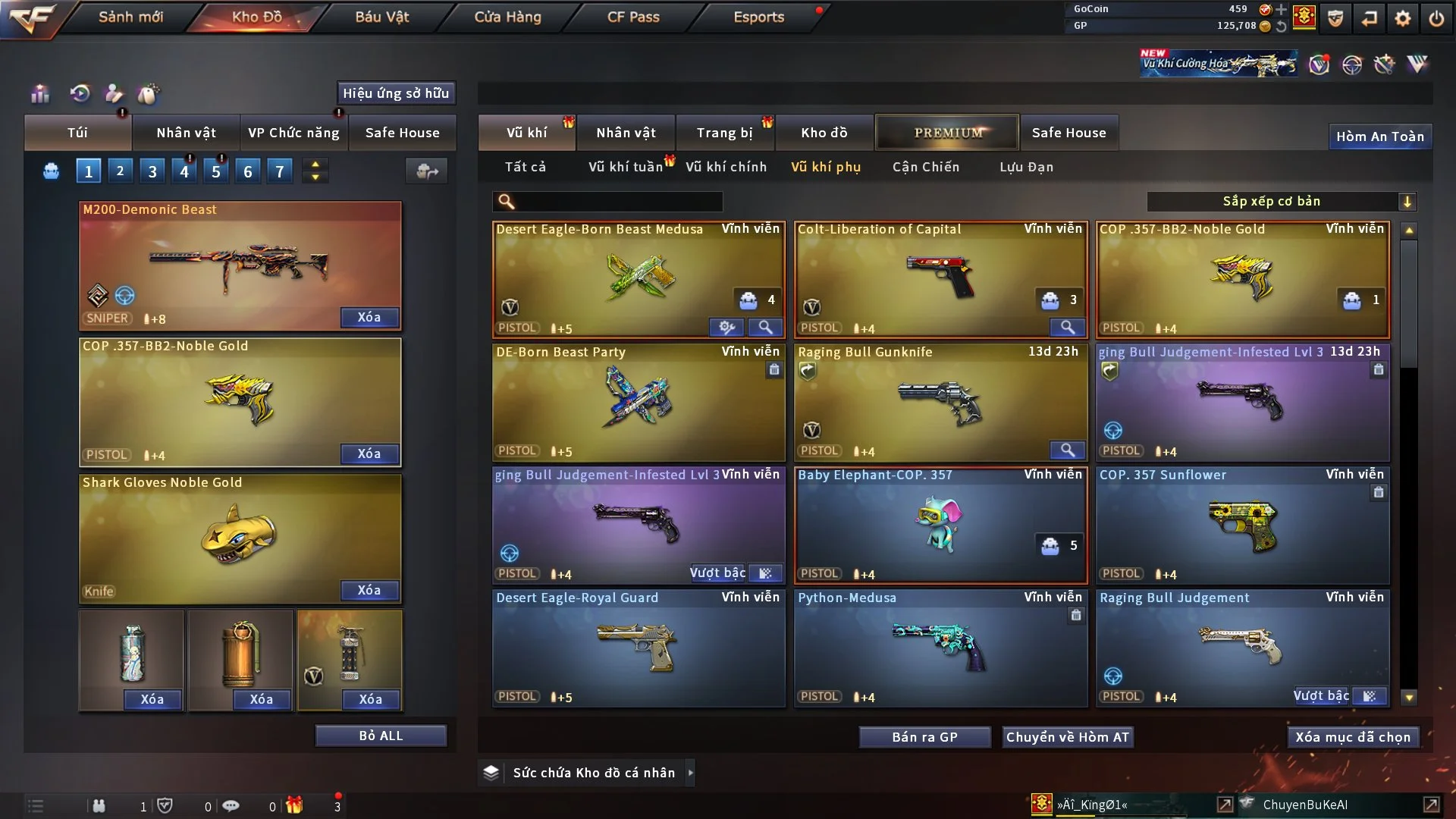The image size is (1456, 819).
Task: Show the Cận Chiến melee category
Action: coord(925,167)
